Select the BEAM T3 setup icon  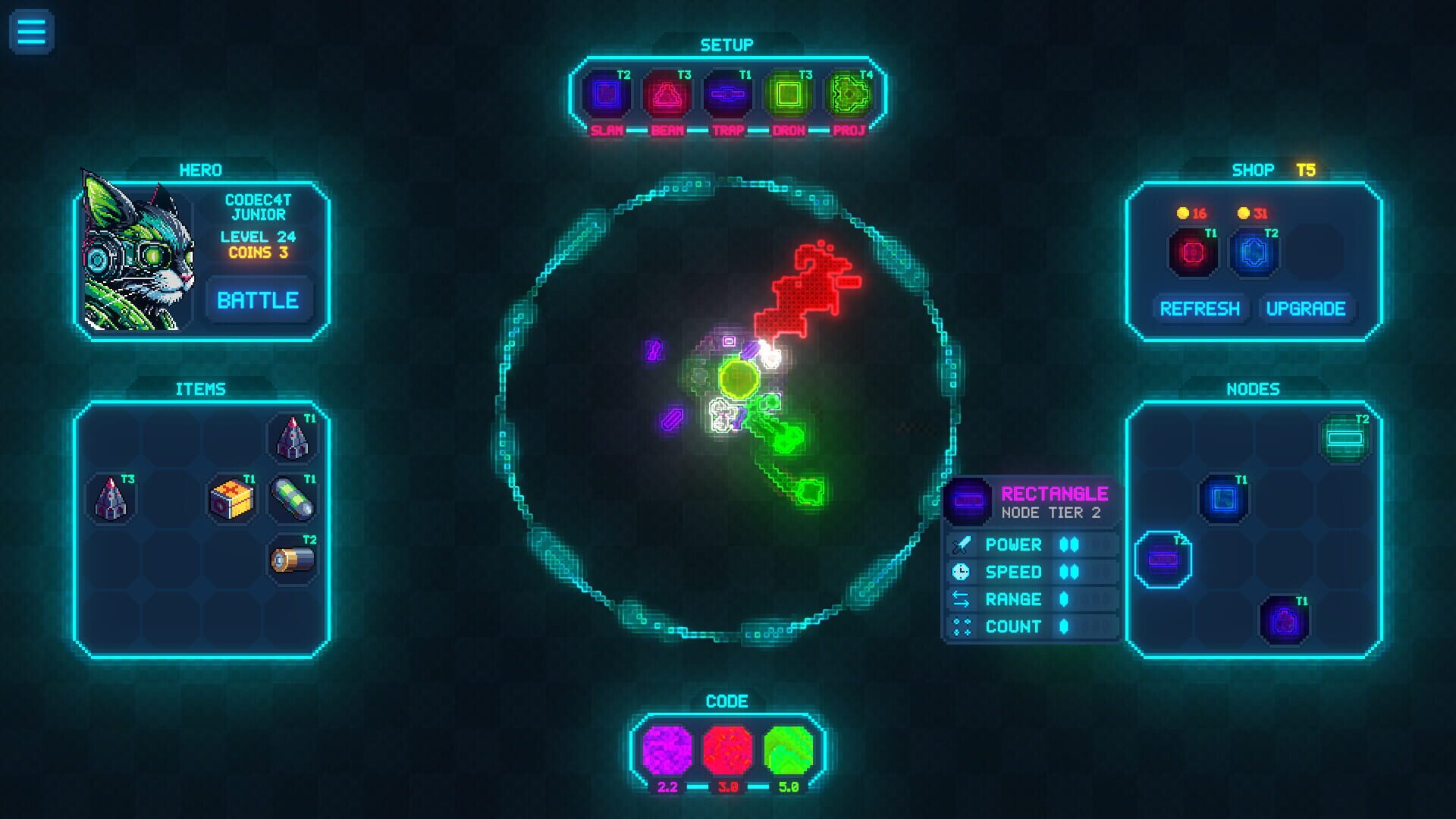coord(667,94)
